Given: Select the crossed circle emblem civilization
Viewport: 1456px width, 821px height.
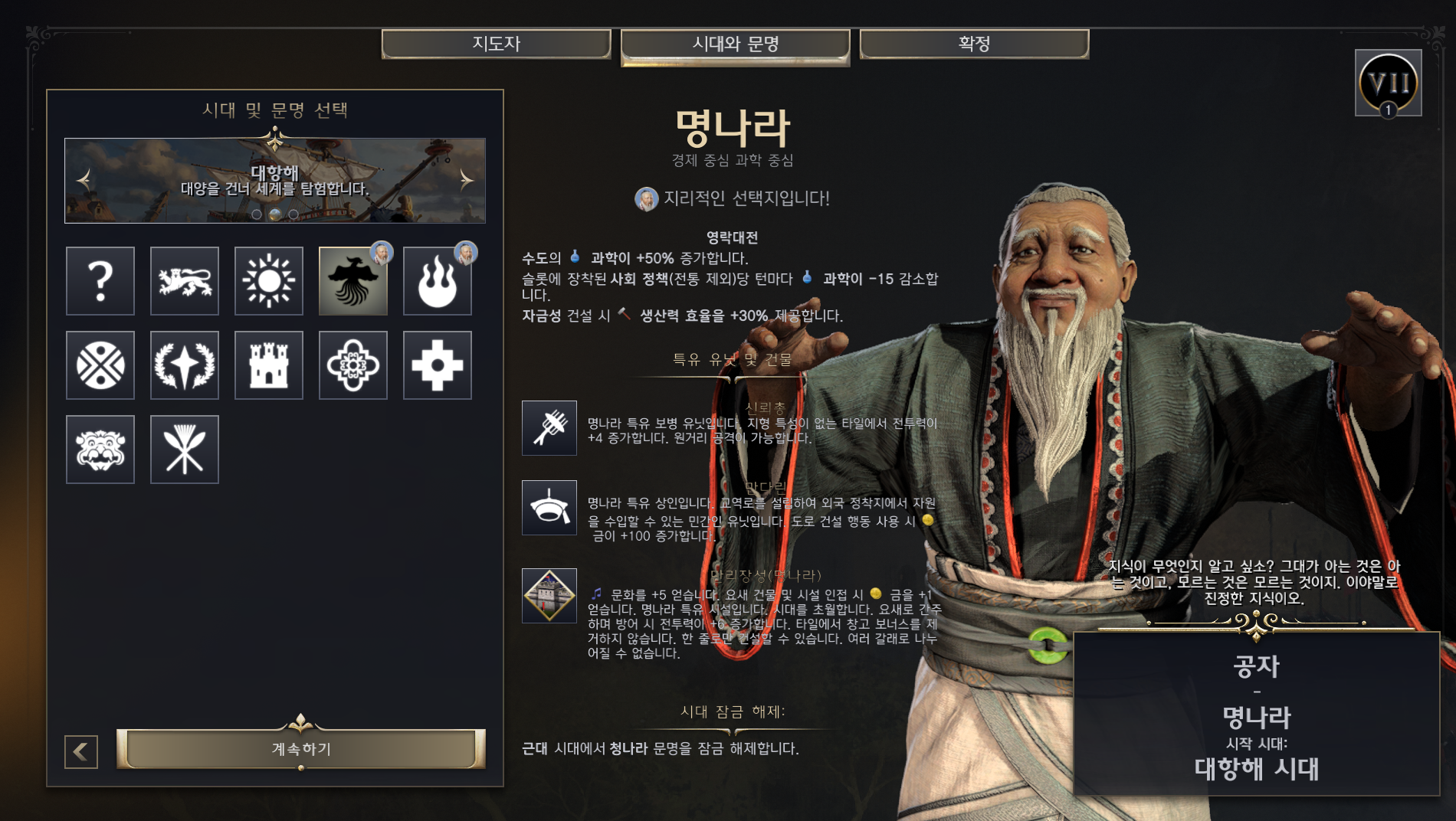Looking at the screenshot, I should [x=100, y=365].
